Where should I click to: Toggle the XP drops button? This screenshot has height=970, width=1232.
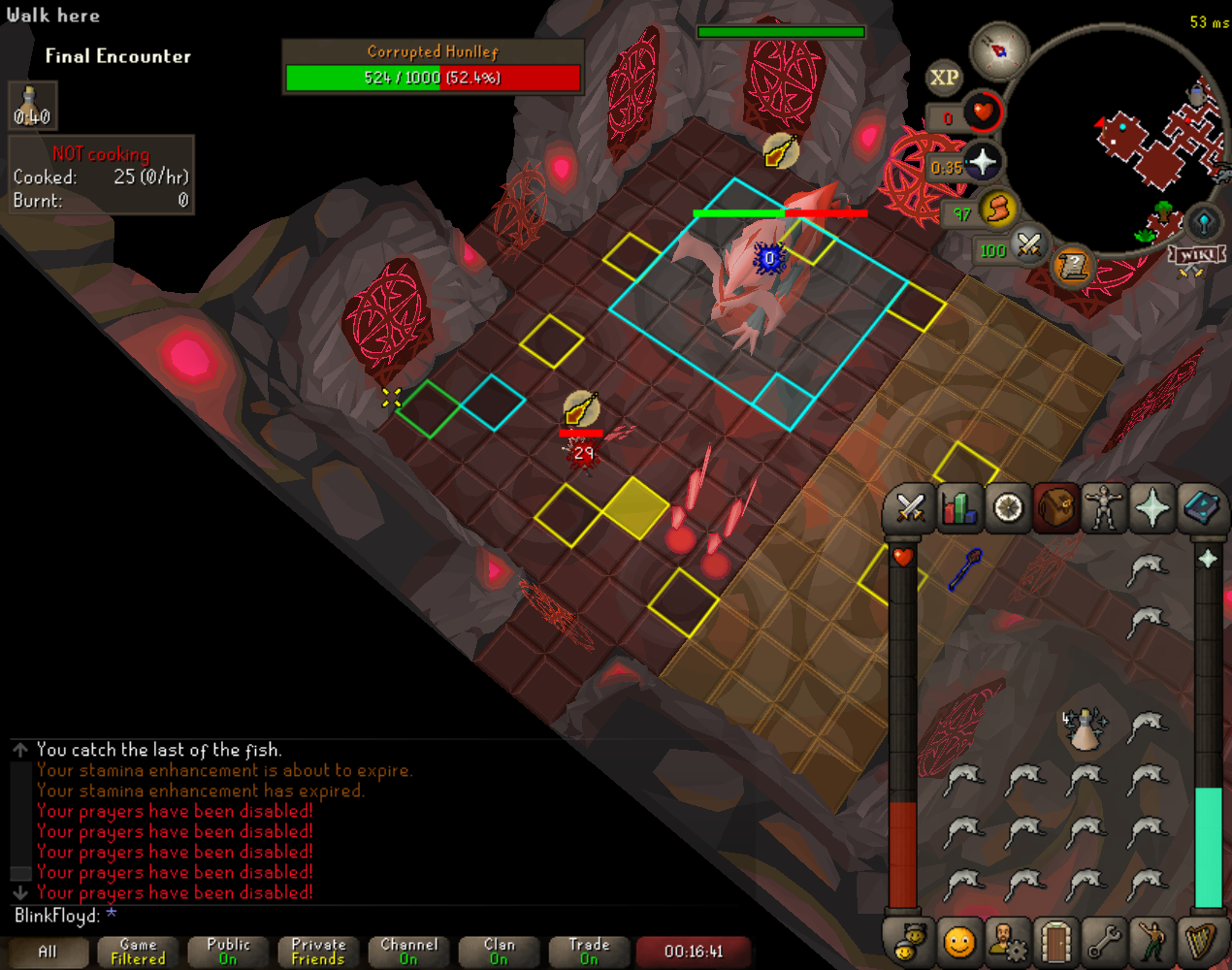click(944, 78)
